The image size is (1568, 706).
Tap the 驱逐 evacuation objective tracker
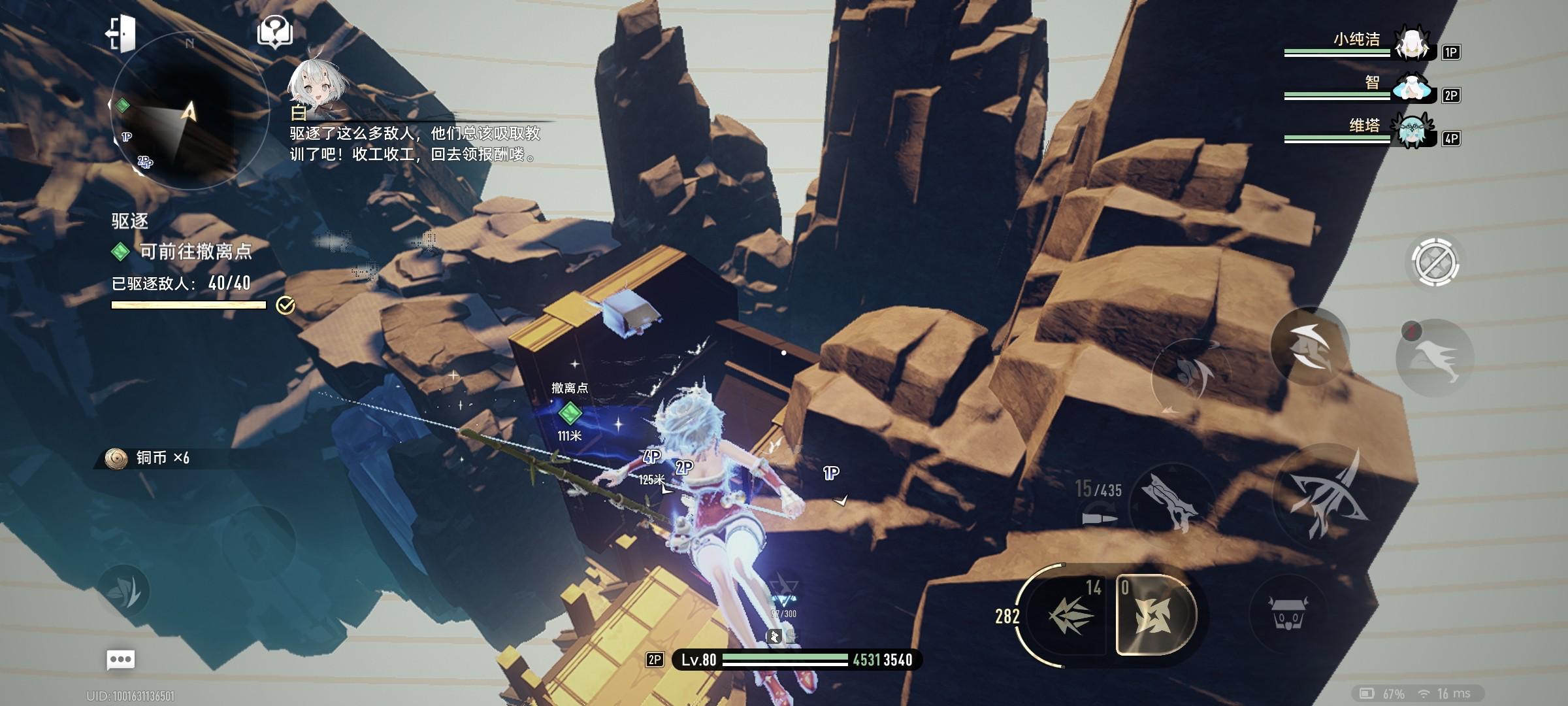[x=182, y=252]
